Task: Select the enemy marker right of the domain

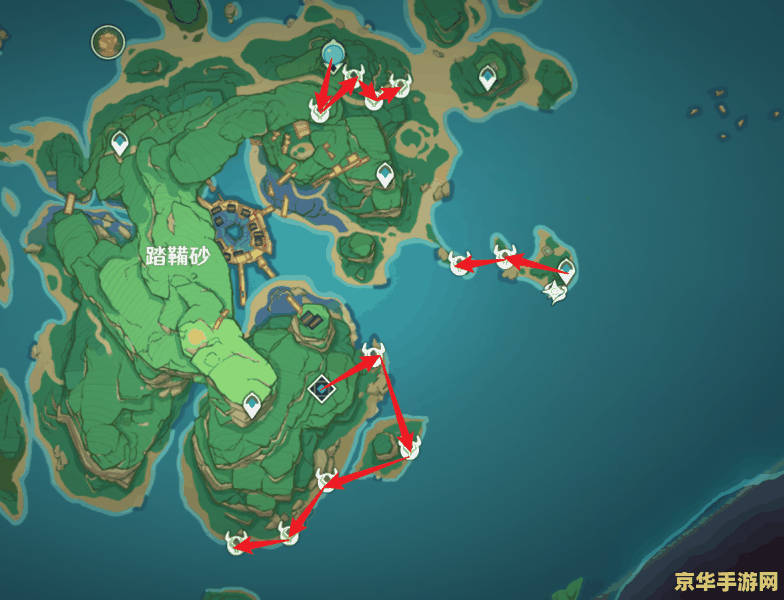Action: click(x=373, y=352)
